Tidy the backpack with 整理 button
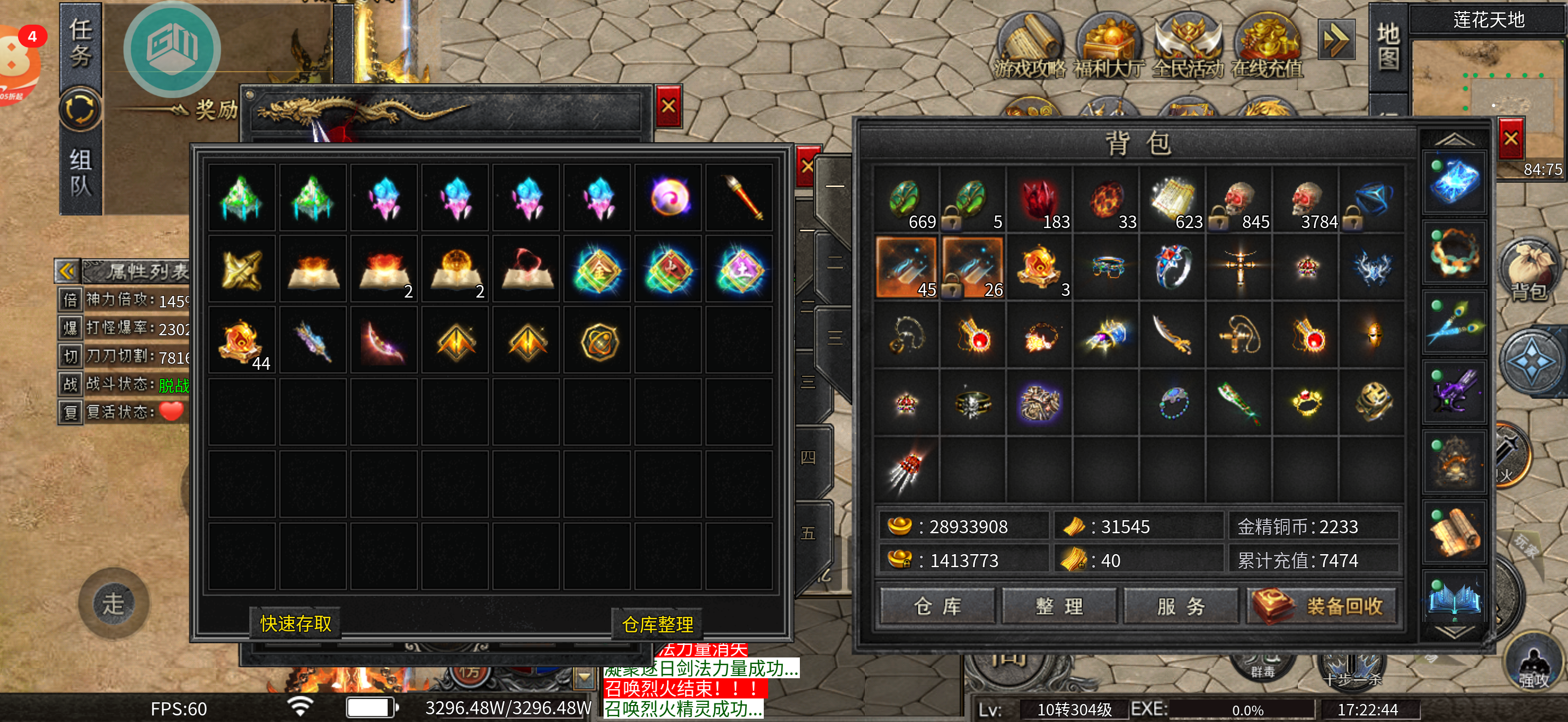Viewport: 1568px width, 722px height. (1058, 605)
